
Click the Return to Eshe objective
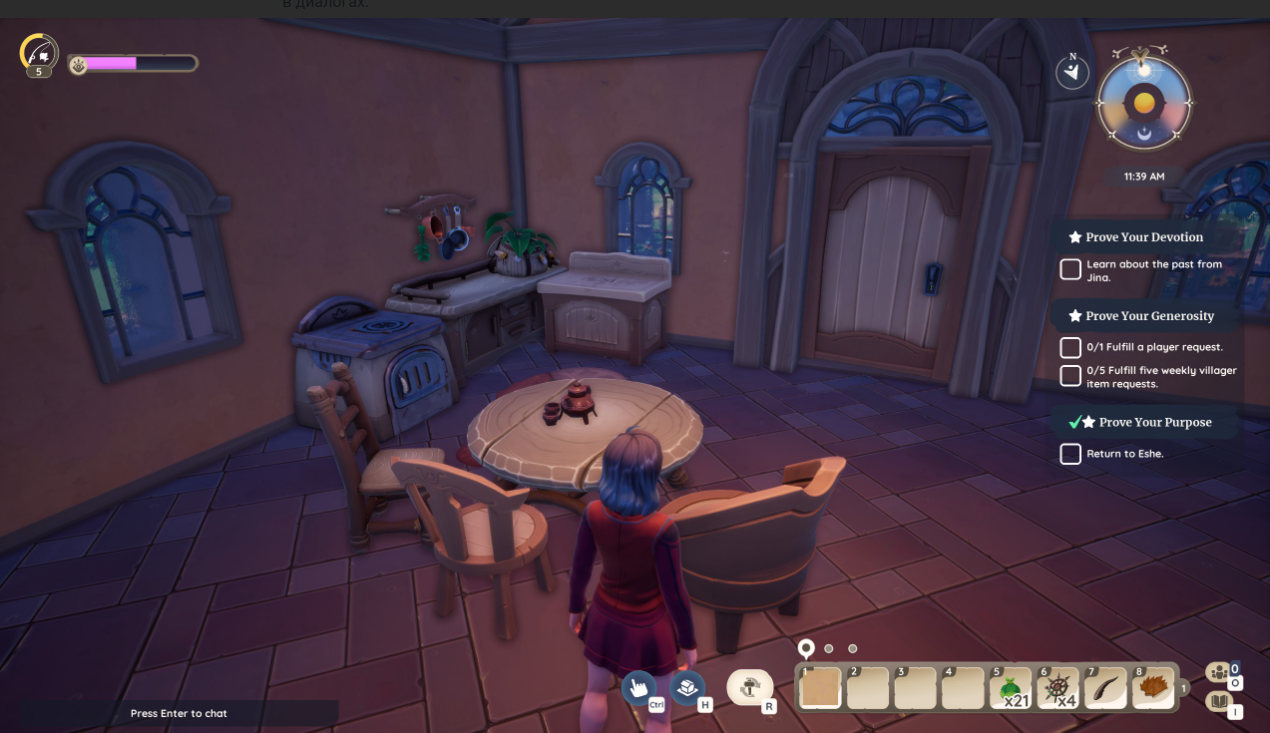point(1124,454)
